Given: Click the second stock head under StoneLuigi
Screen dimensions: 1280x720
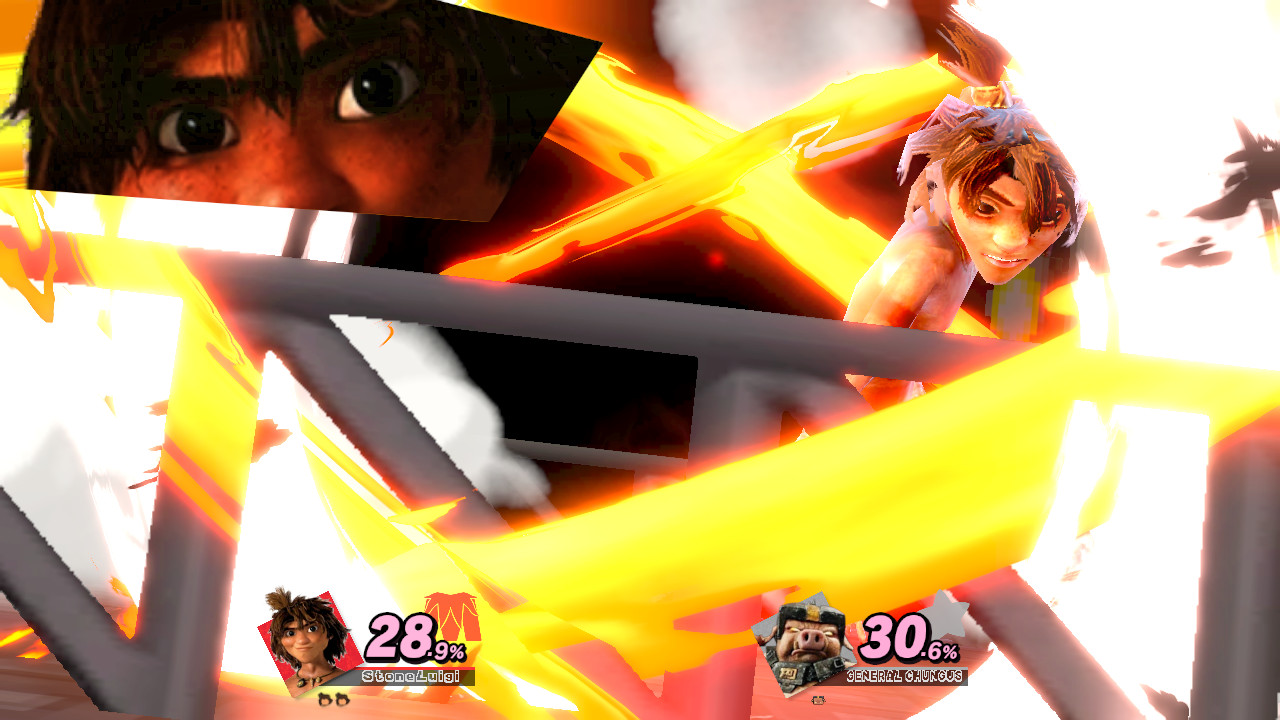Looking at the screenshot, I should [x=341, y=698].
